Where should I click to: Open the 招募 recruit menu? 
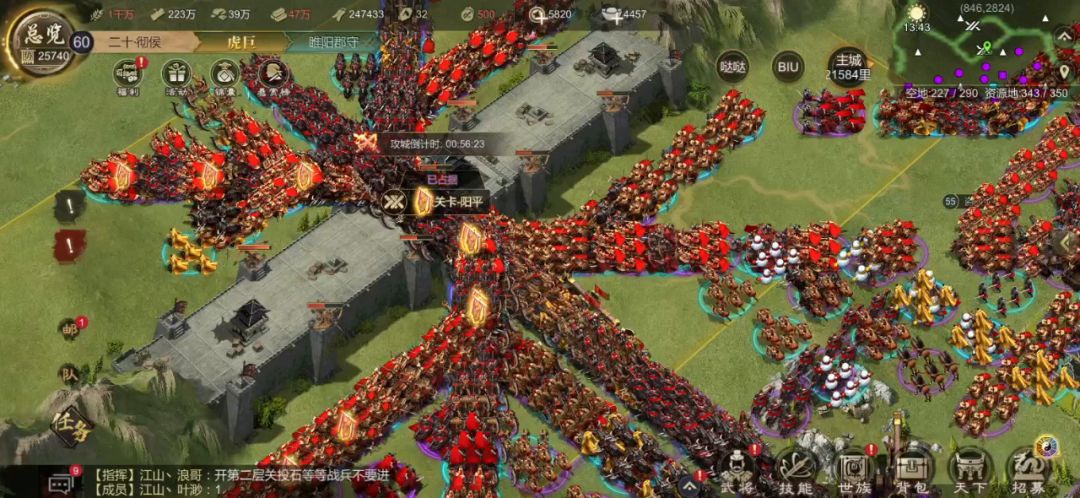pyautogui.click(x=1027, y=470)
